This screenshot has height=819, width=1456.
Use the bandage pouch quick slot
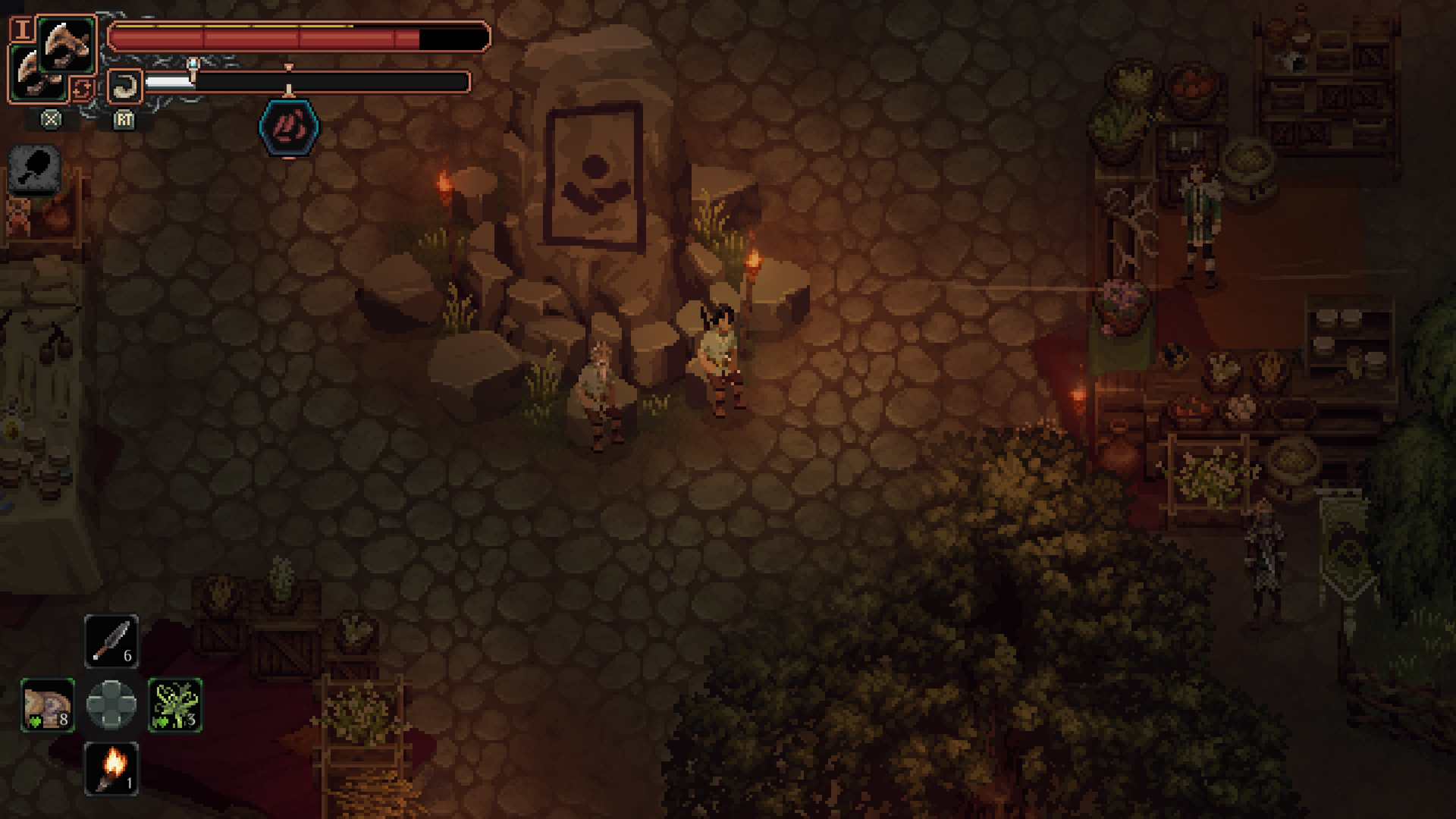tap(48, 704)
